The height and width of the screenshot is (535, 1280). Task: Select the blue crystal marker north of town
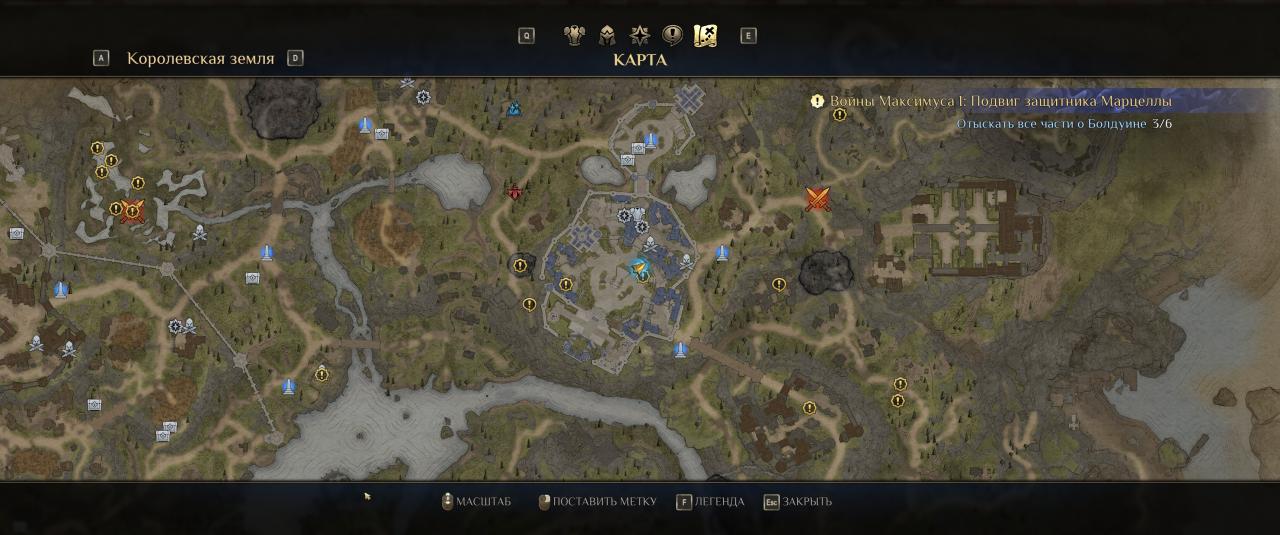tap(514, 108)
